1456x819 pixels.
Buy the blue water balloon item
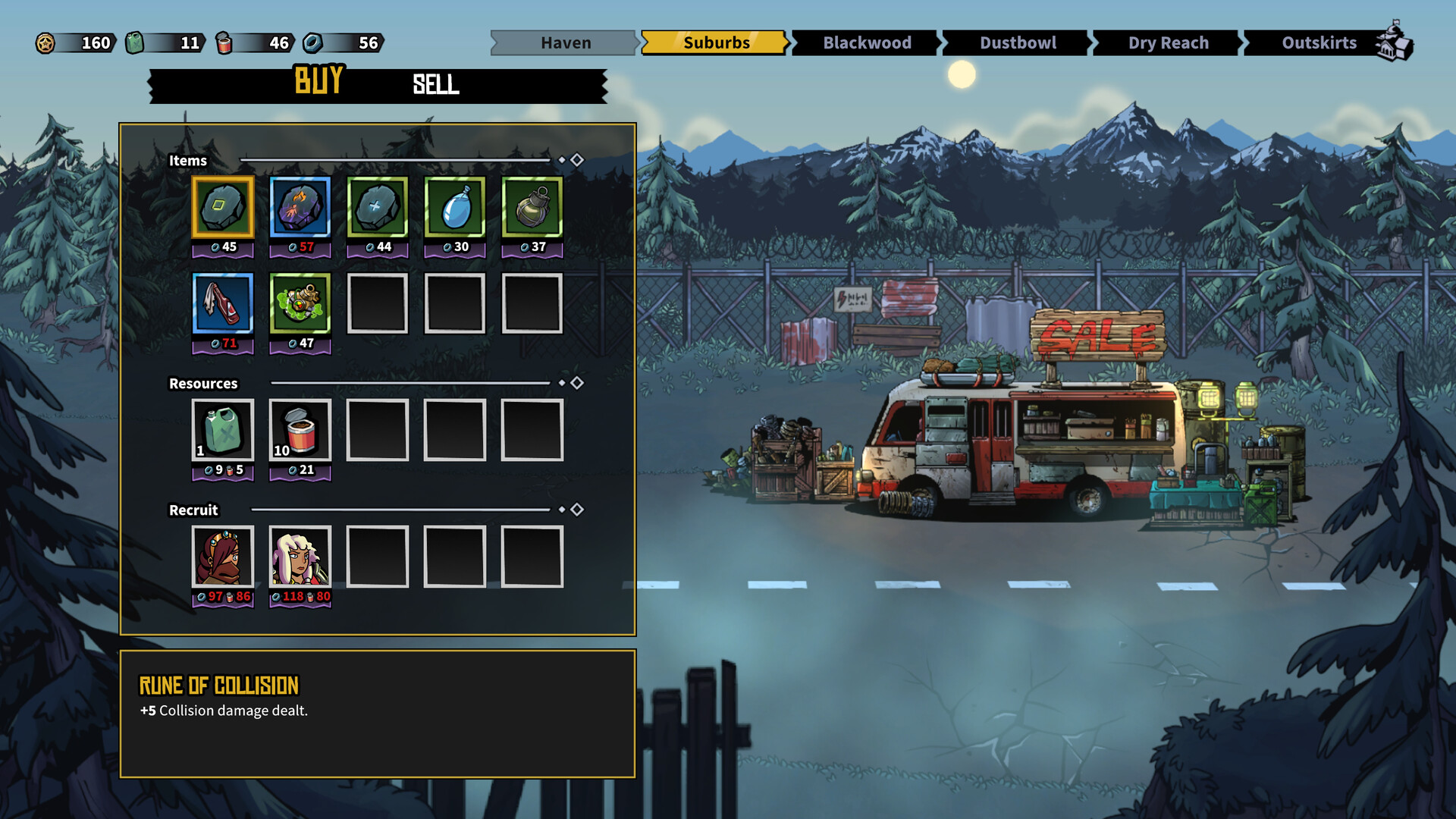(x=455, y=207)
